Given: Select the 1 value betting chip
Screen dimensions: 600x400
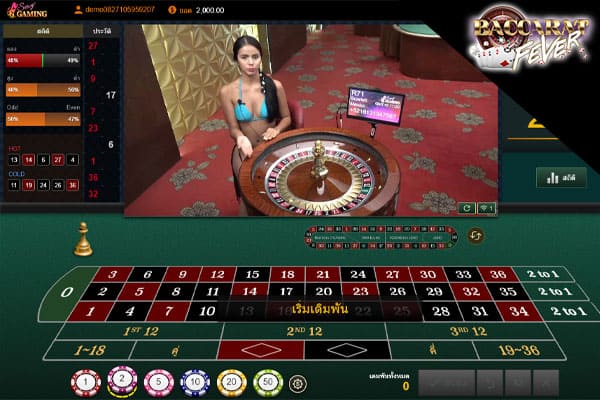Looking at the screenshot, I should click(x=86, y=382).
